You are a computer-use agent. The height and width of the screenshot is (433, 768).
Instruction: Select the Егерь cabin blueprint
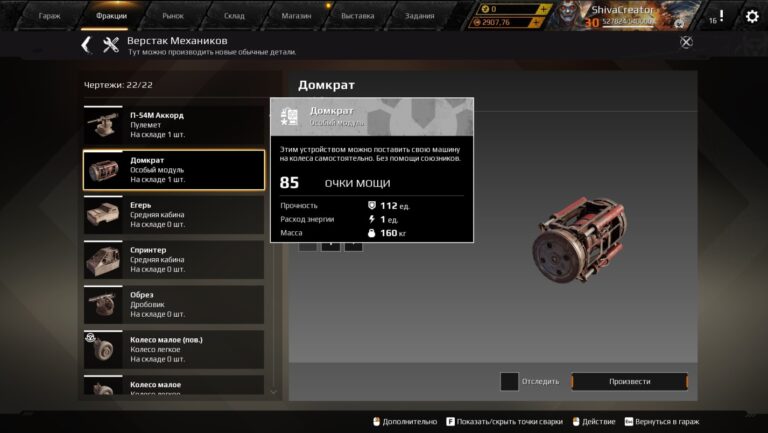point(173,215)
